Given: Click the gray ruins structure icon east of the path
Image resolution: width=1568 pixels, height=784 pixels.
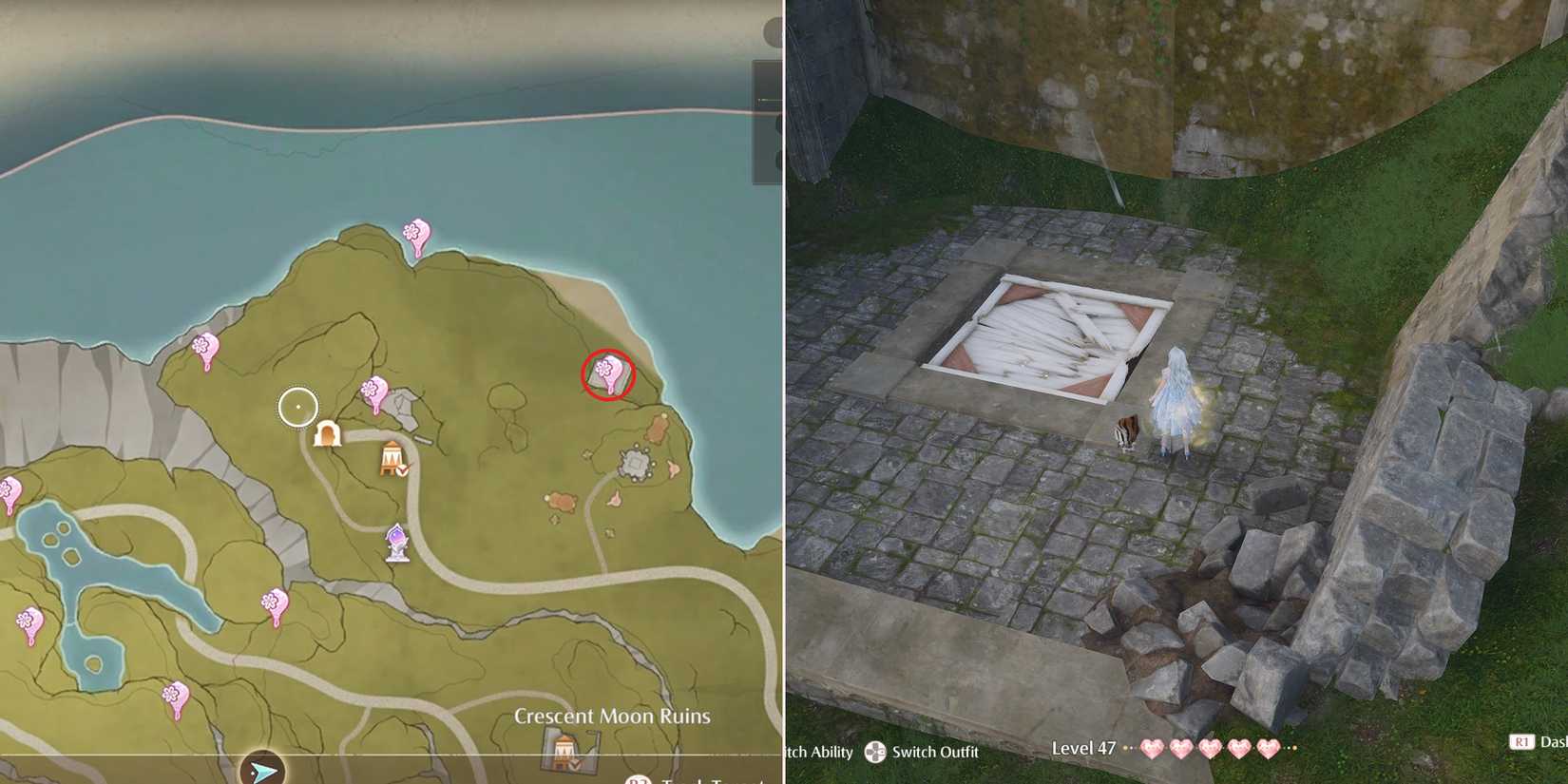Looking at the screenshot, I should pos(635,463).
